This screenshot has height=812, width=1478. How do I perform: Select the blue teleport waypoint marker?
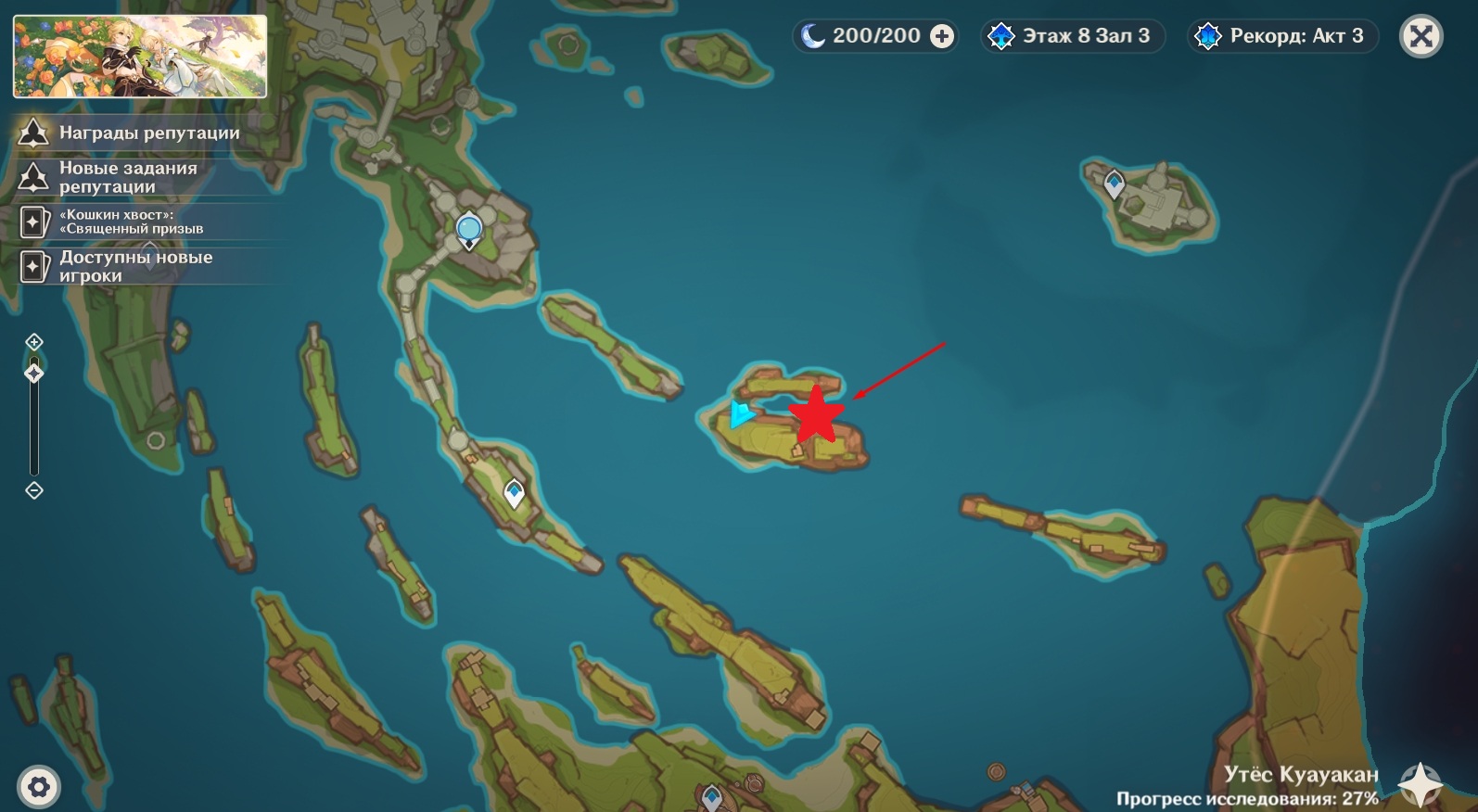pyautogui.click(x=469, y=228)
